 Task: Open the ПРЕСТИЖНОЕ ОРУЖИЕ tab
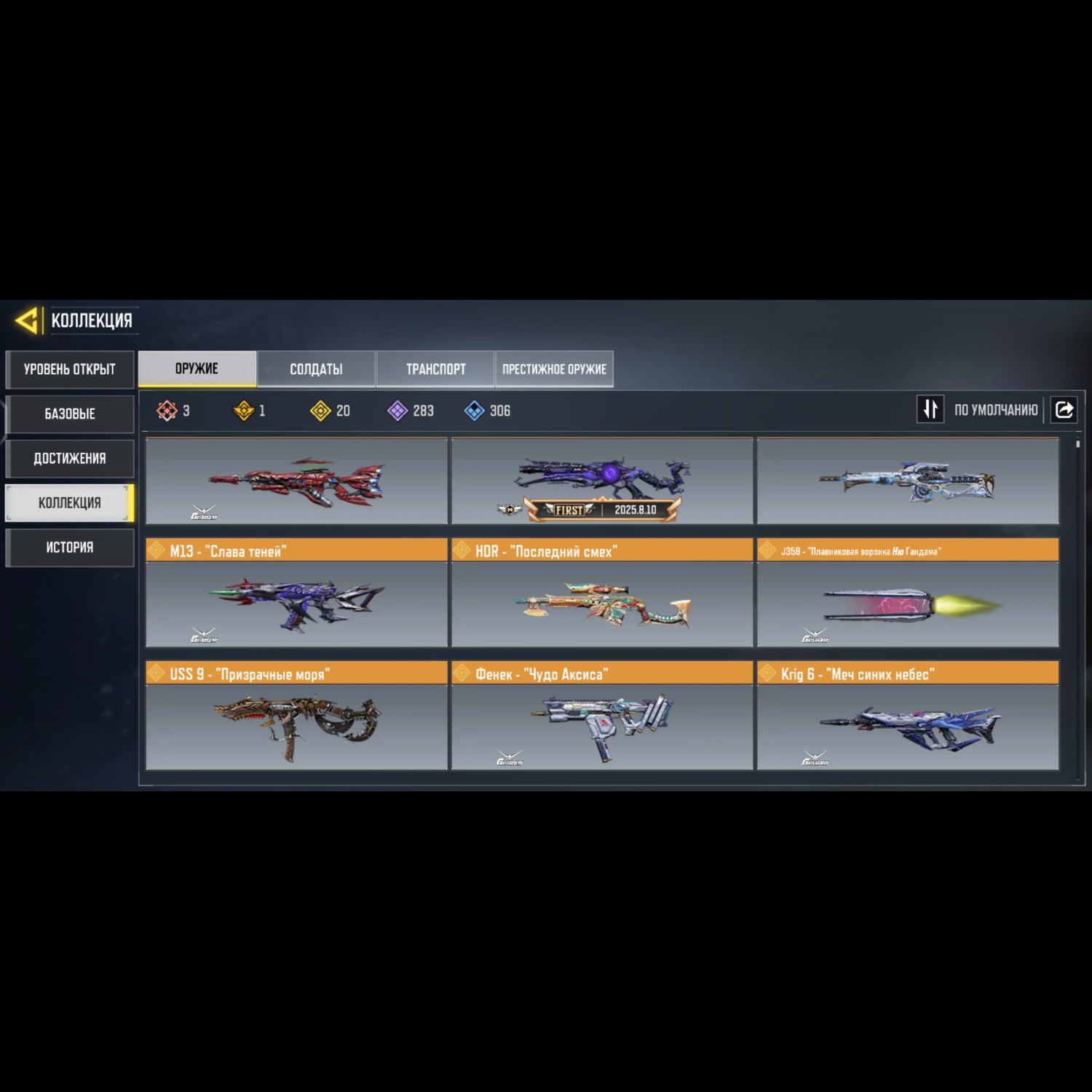554,369
